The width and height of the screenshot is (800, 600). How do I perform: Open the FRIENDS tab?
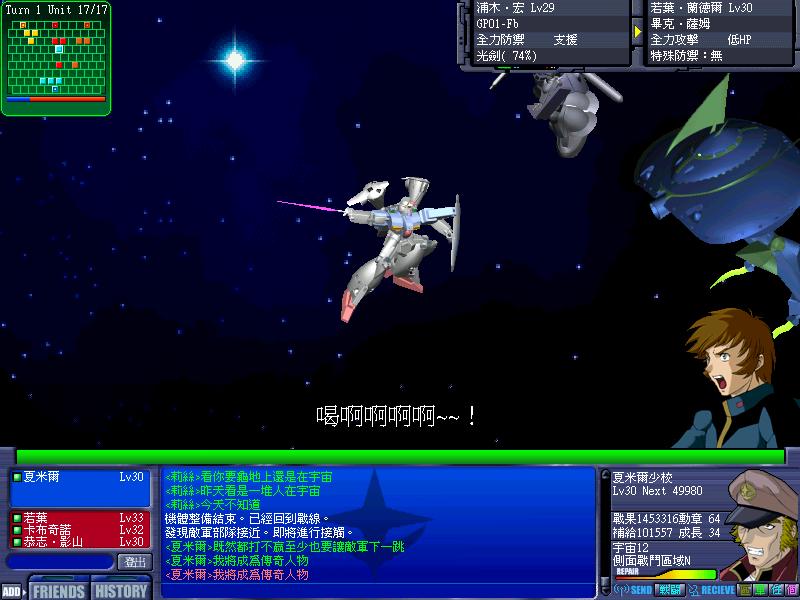[58, 590]
